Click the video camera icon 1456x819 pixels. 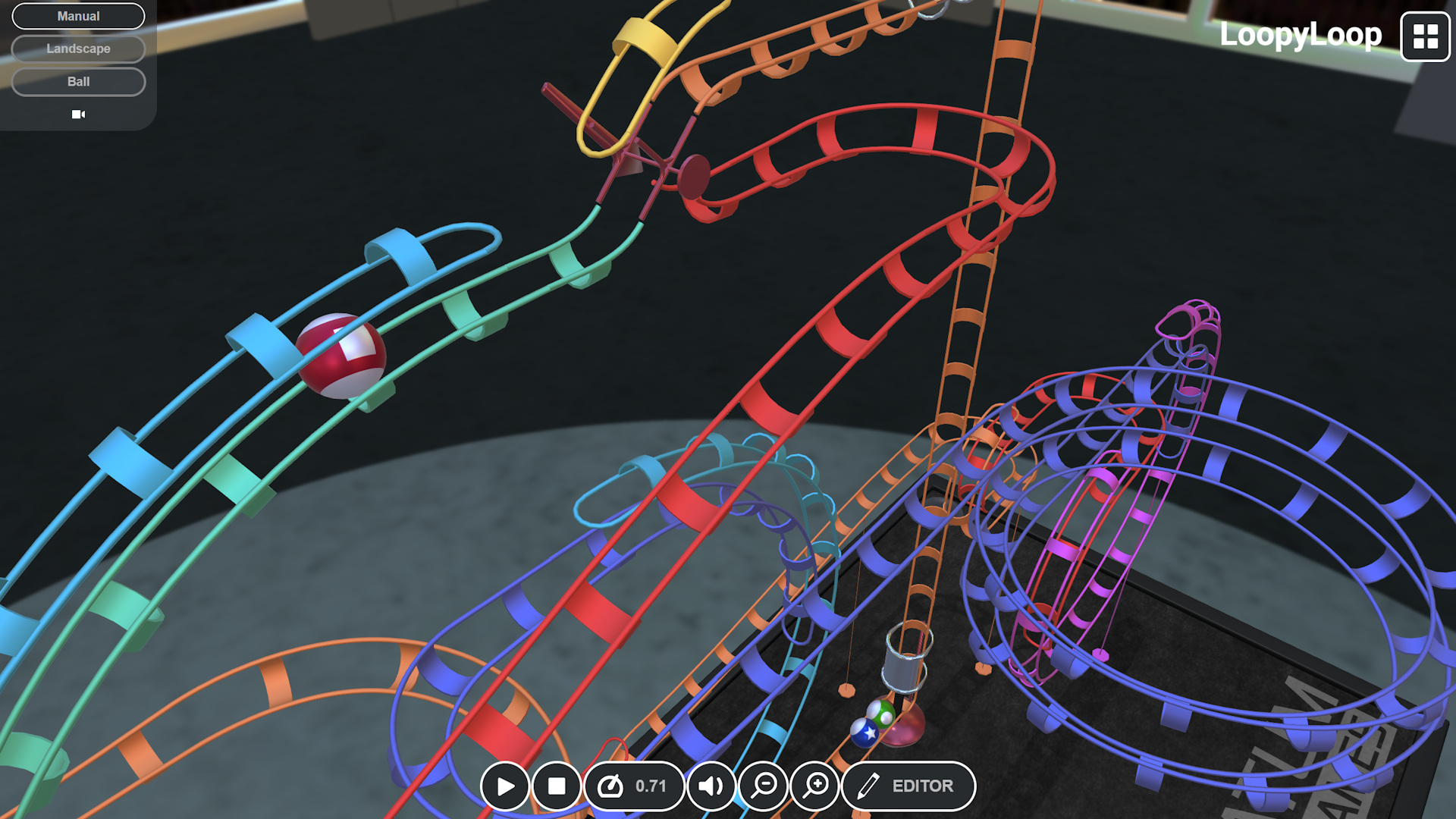(78, 115)
